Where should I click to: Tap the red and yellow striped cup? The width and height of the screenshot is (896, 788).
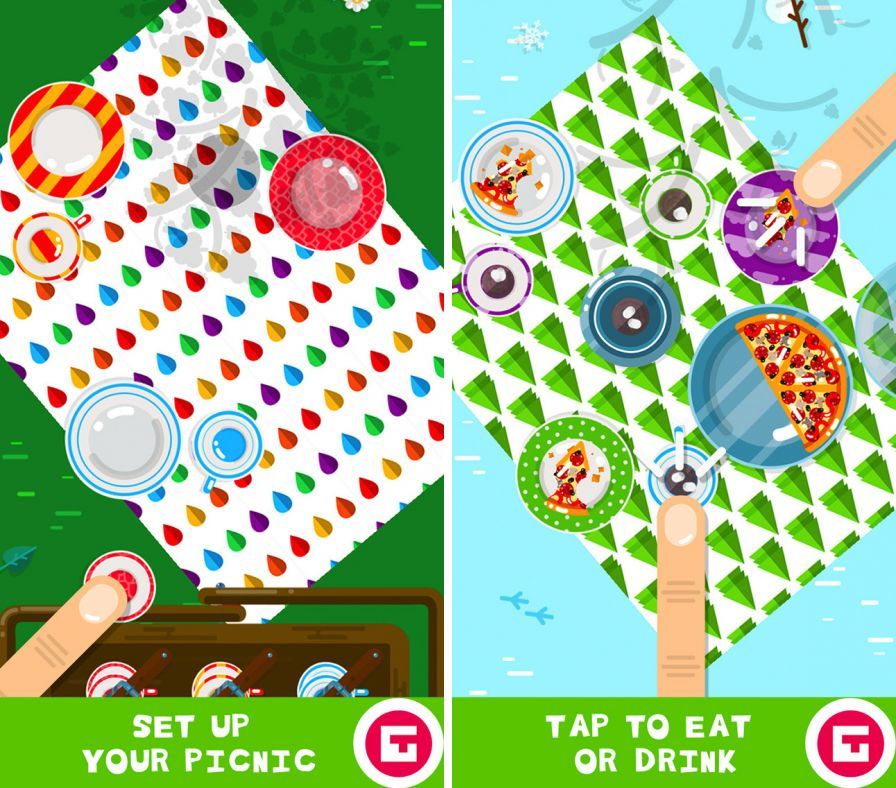click(46, 245)
